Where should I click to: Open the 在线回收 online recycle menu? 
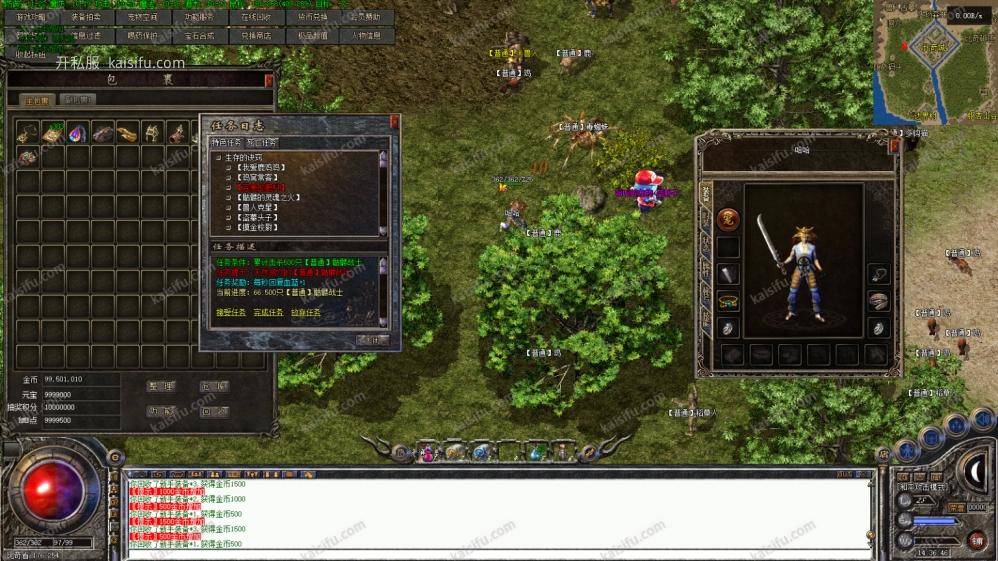(x=255, y=17)
